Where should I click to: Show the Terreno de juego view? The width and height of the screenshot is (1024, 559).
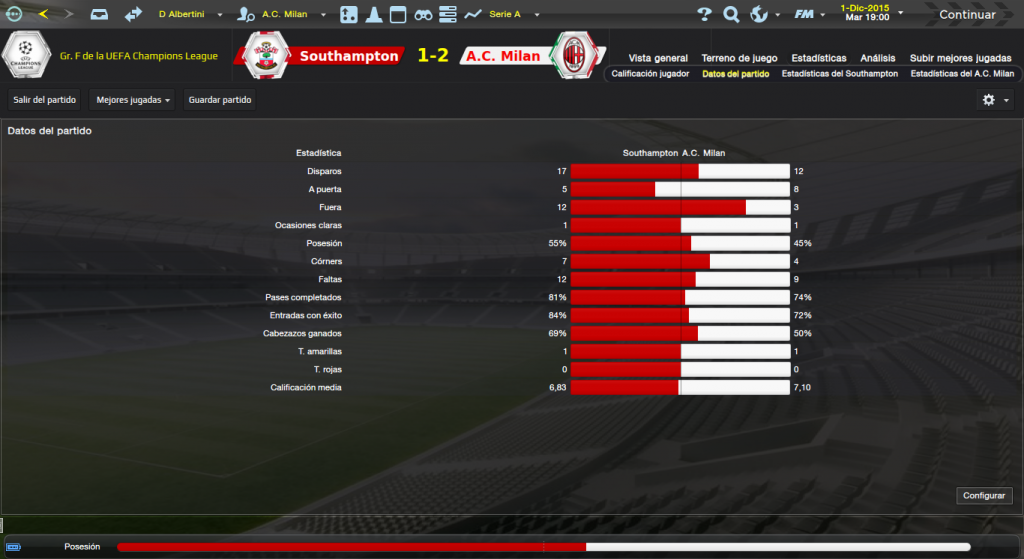tap(738, 58)
